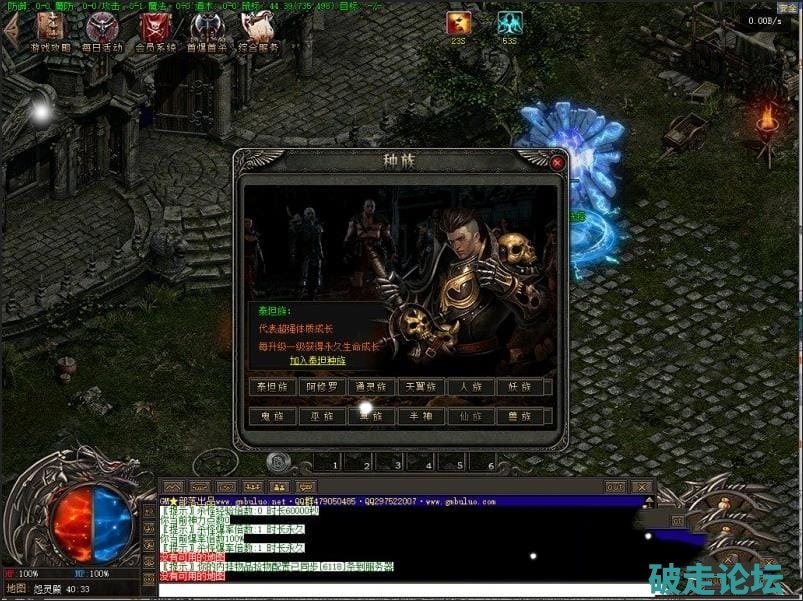Close the 种族 race selection window
803x601 pixels.
point(557,161)
